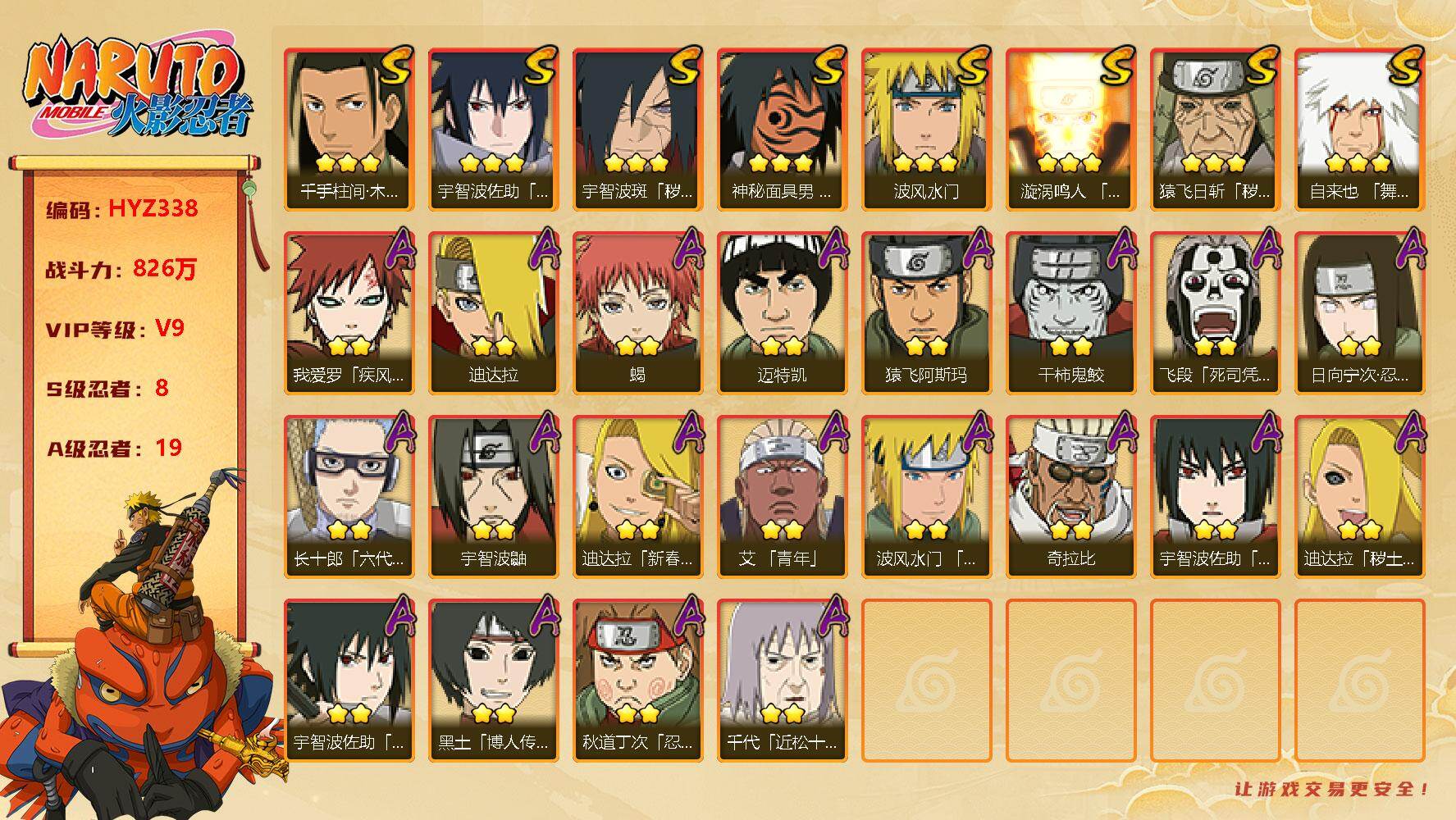Choose the 日向宁次 card
The height and width of the screenshot is (820, 1456).
(1359, 312)
